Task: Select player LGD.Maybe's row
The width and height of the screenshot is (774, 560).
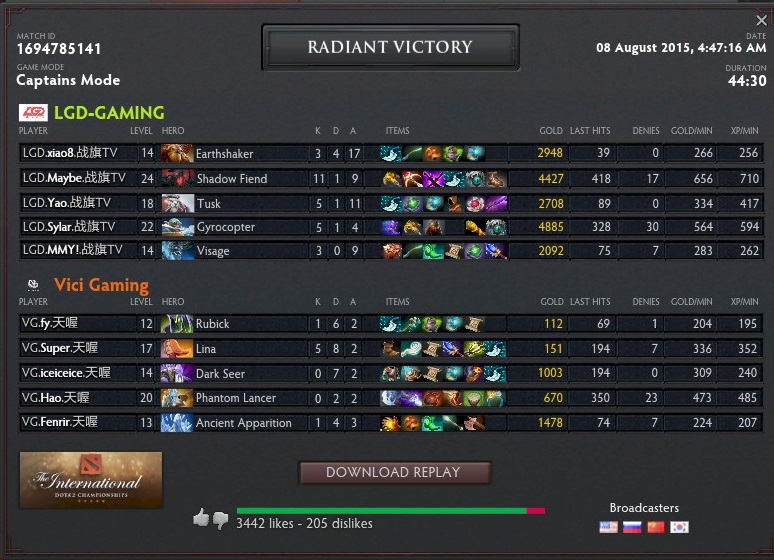Action: coord(74,178)
